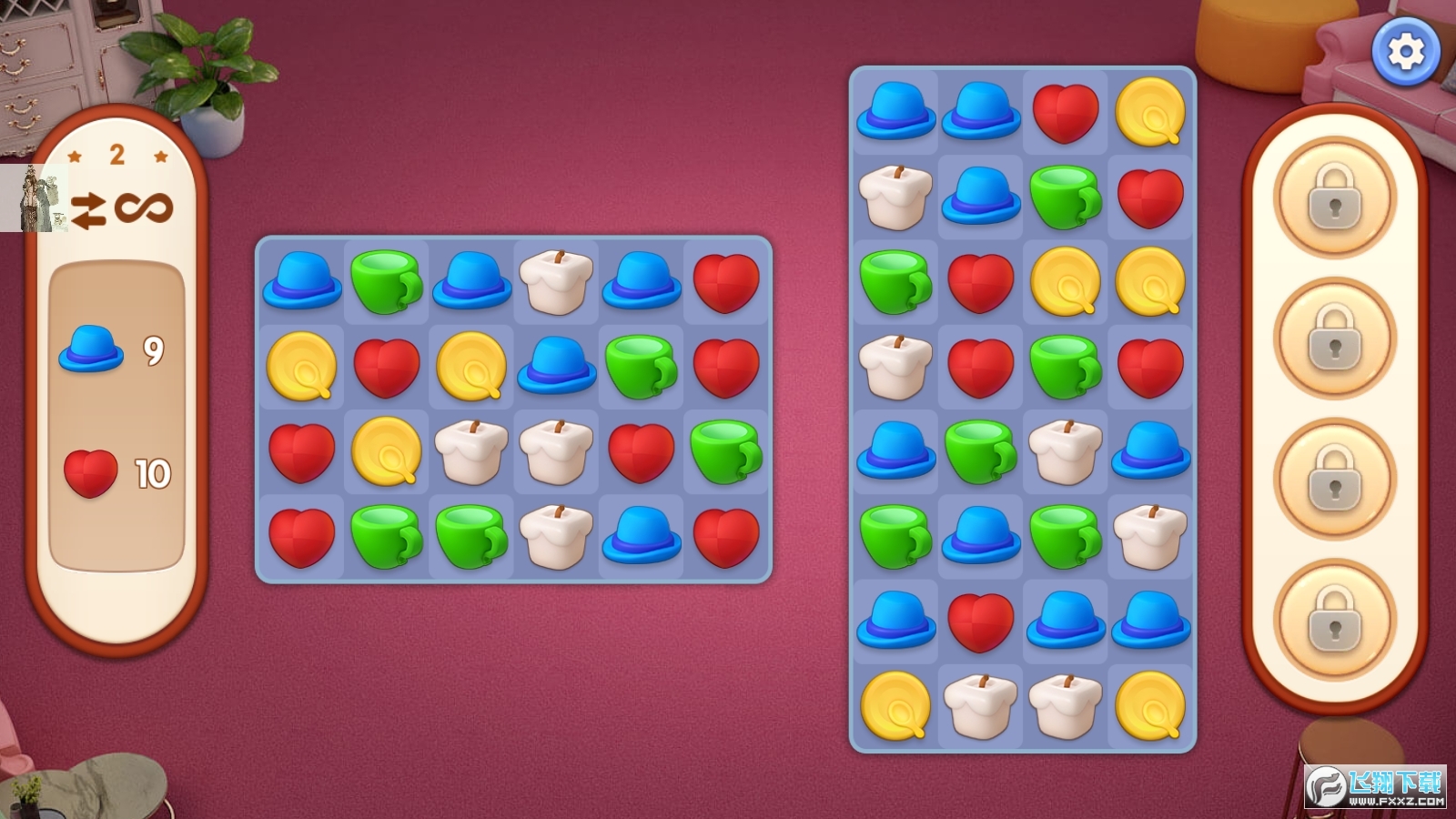Select the green cup in the wide board's top row
This screenshot has height=819, width=1456.
[x=387, y=282]
